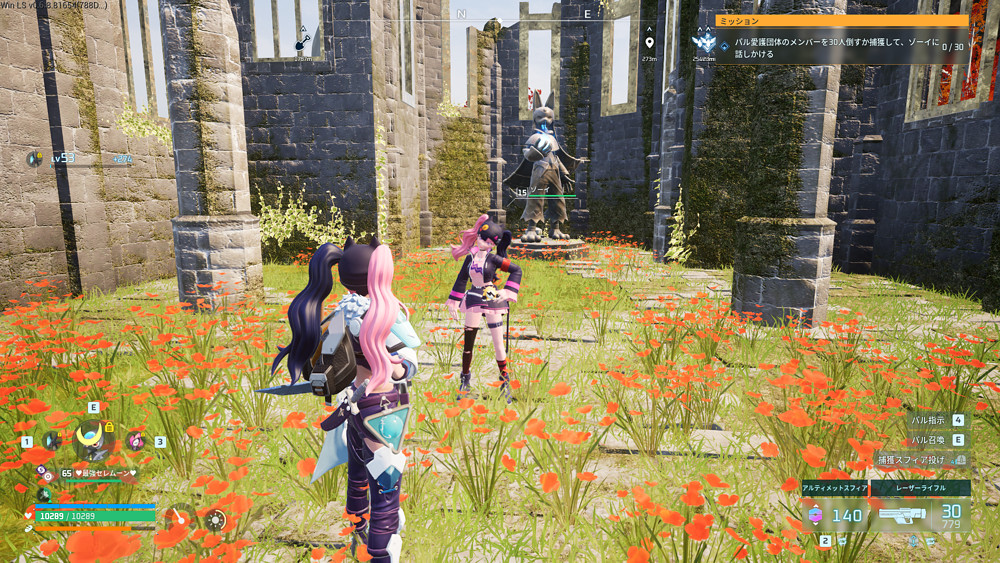Click the temperature gauge dial
The image size is (1000, 563).
pos(180,518)
